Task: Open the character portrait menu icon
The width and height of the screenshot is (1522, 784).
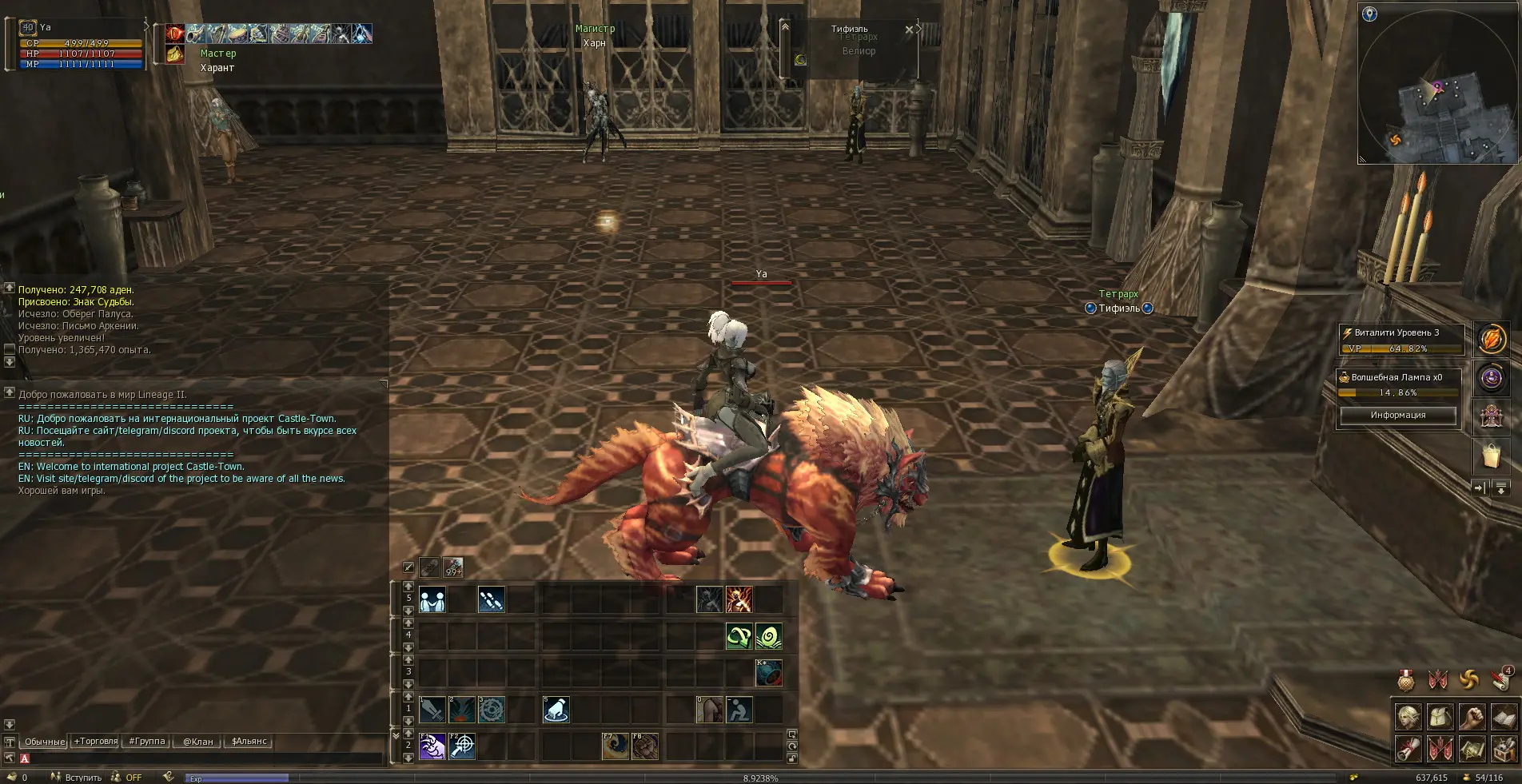Action: point(1408,717)
